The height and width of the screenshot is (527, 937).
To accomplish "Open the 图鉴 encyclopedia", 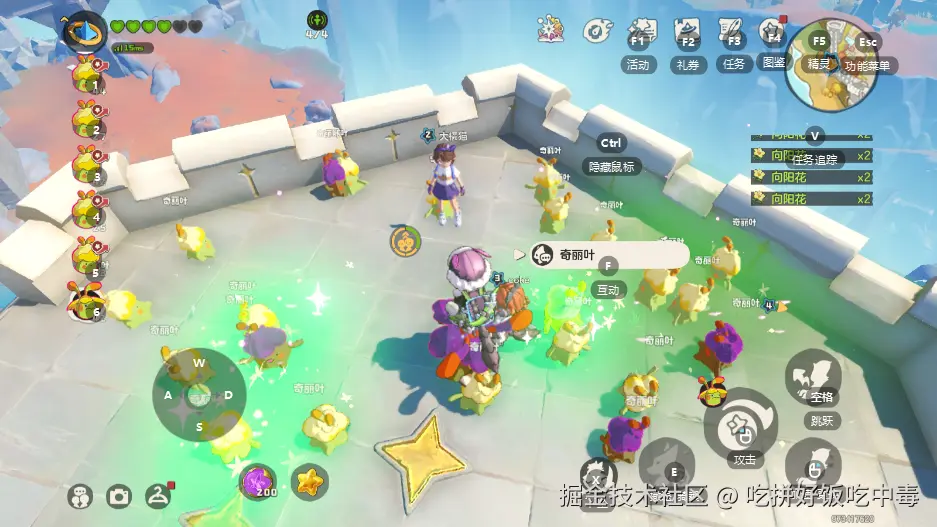I will 773,42.
